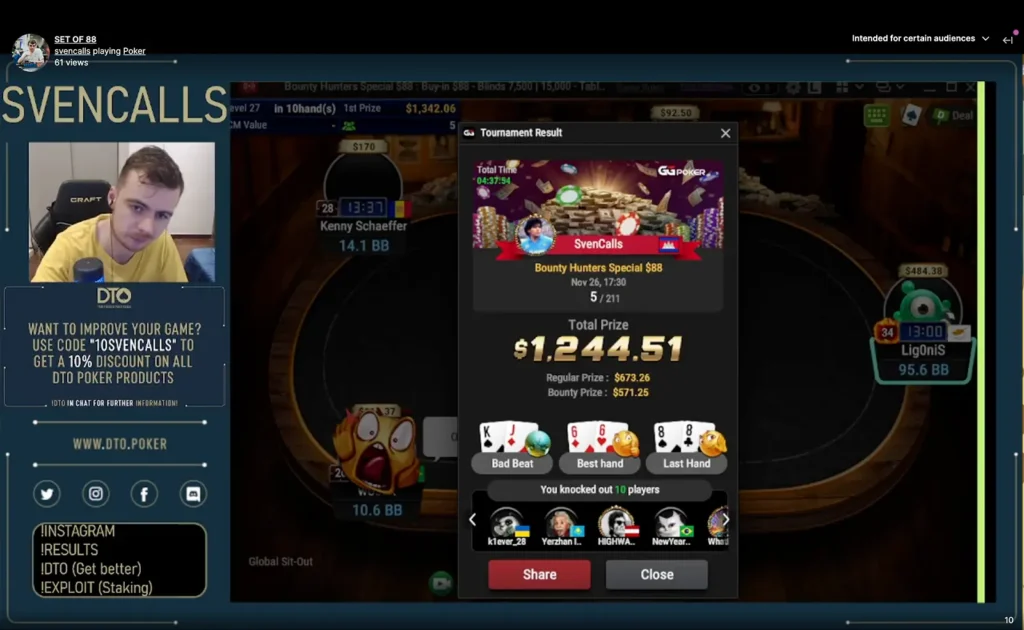The height and width of the screenshot is (630, 1024).
Task: Dismiss the result window with the X
Action: [725, 133]
